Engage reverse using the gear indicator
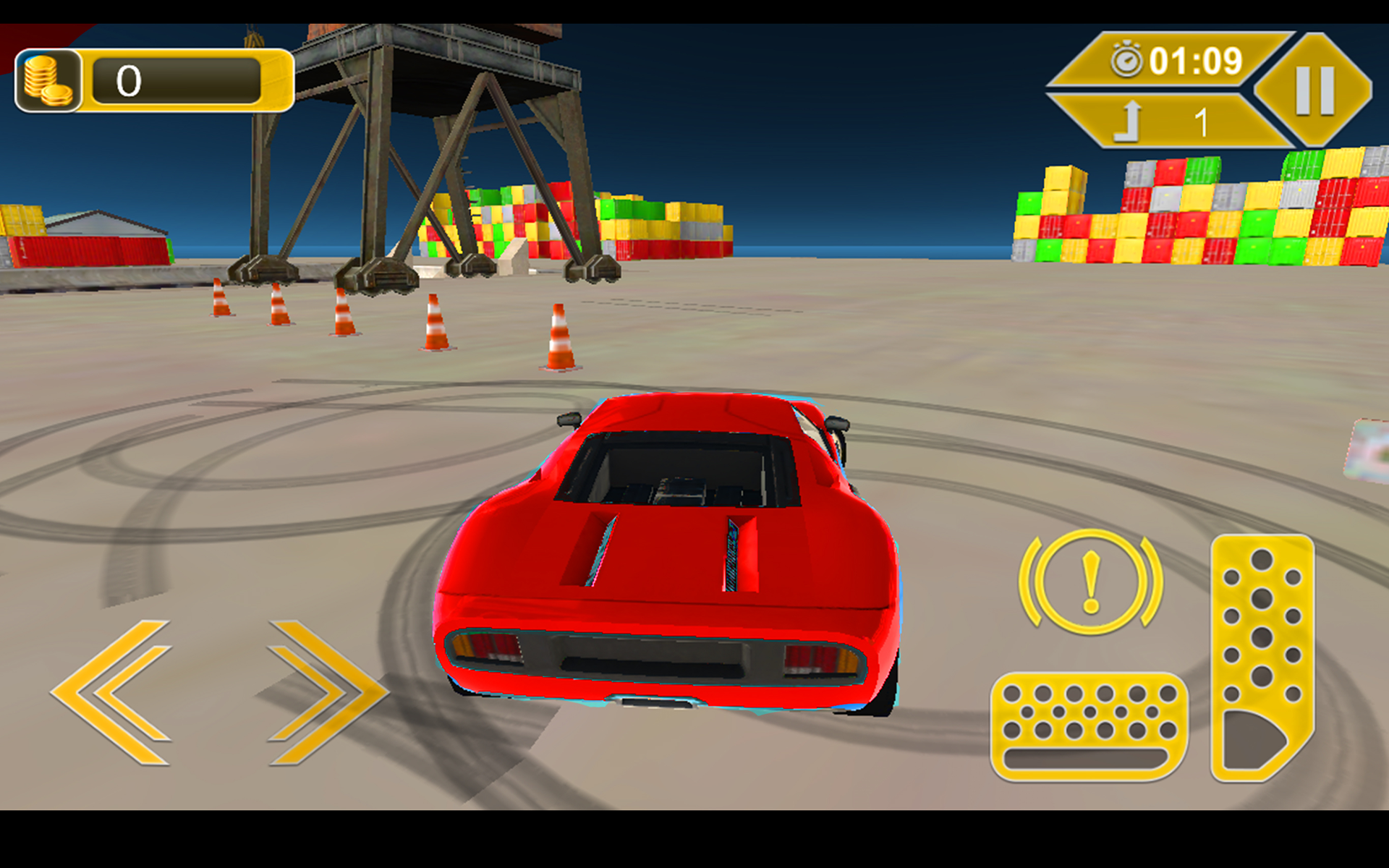The width and height of the screenshot is (1389, 868). (1130, 122)
